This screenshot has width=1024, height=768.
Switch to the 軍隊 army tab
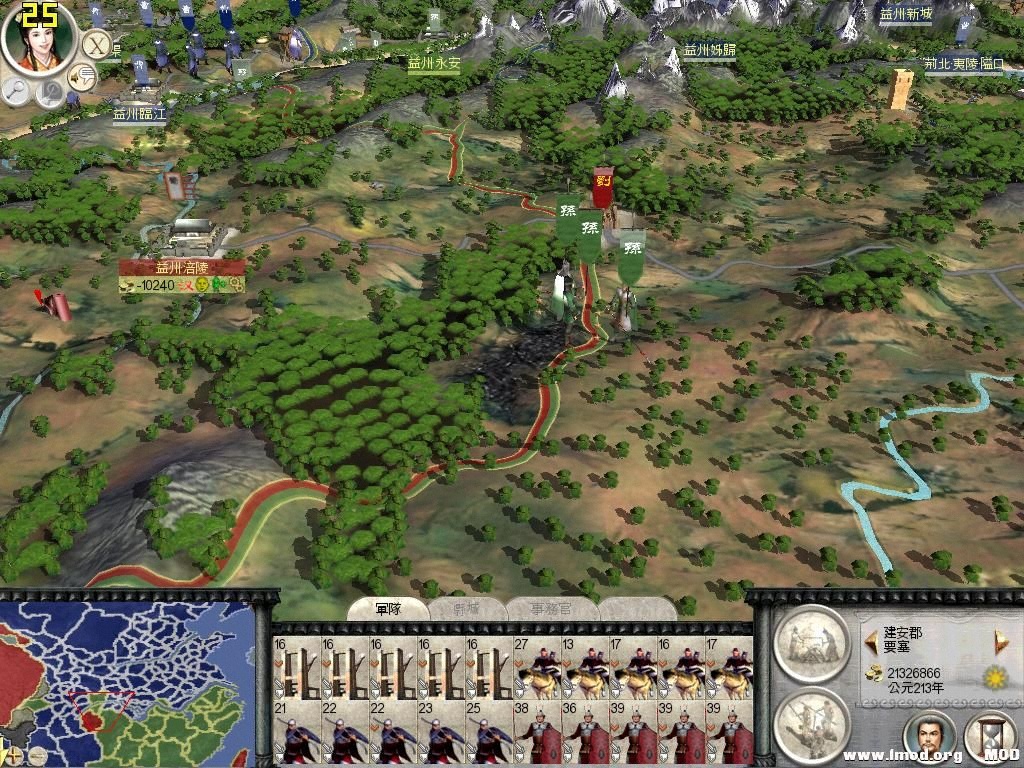coord(388,609)
